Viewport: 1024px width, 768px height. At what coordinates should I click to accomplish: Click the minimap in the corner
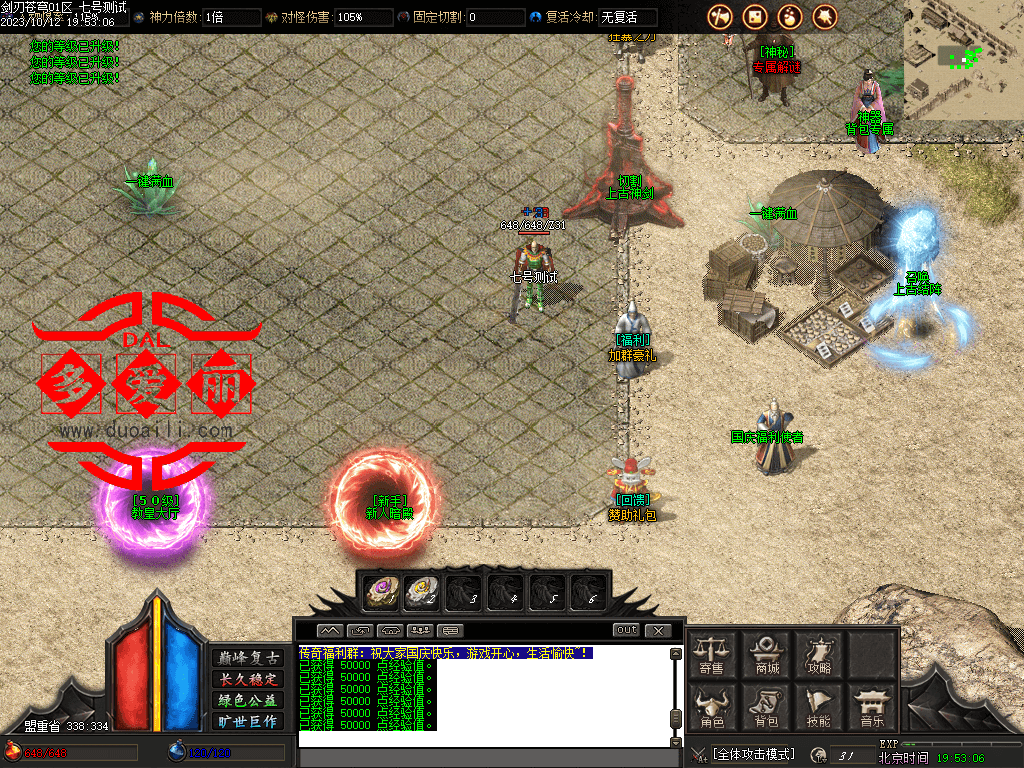click(x=963, y=59)
